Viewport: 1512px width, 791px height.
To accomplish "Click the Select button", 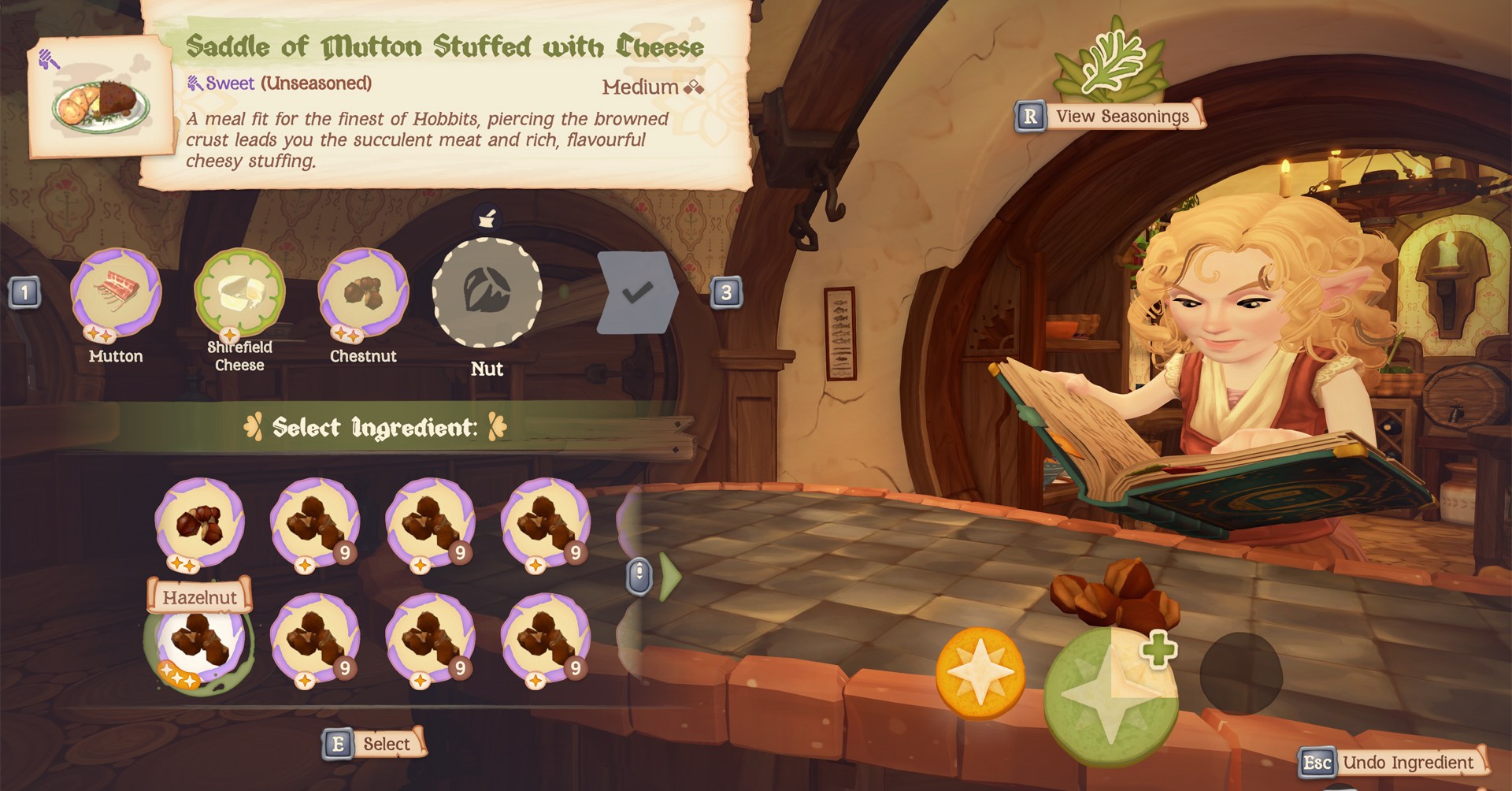I will tap(375, 744).
